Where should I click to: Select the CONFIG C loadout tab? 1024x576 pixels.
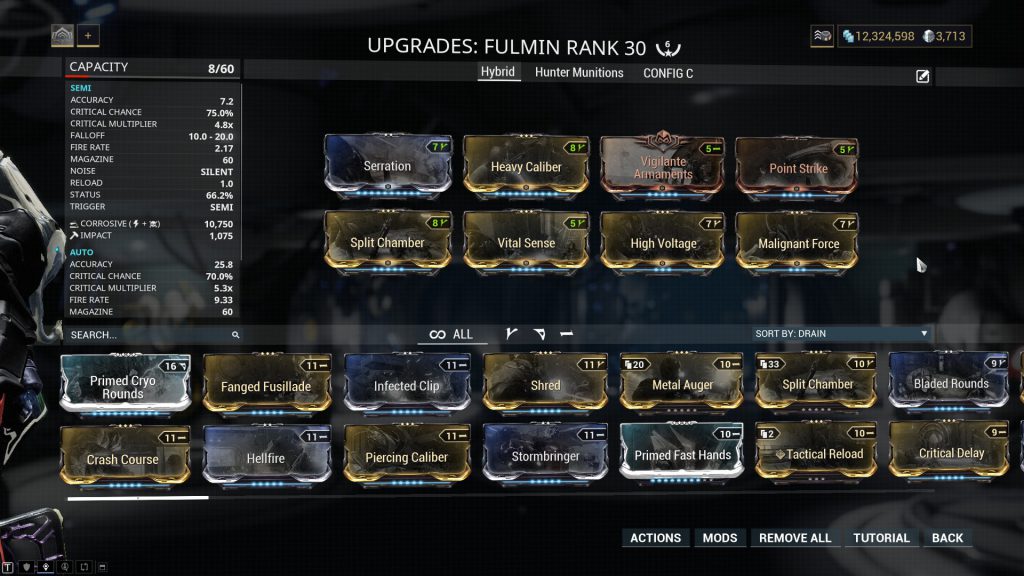click(x=668, y=73)
